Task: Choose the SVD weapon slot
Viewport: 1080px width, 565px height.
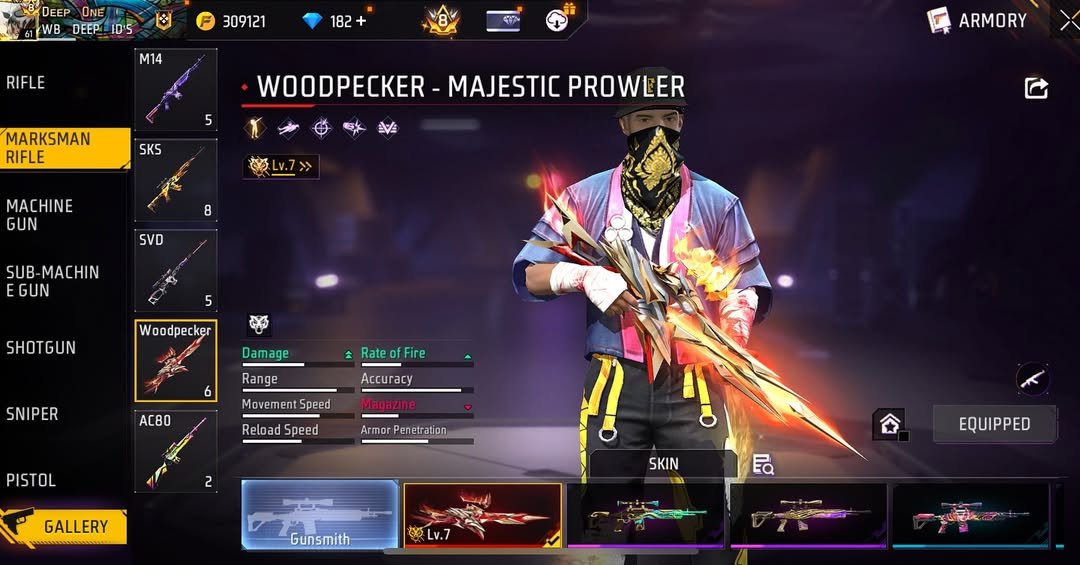Action: 176,270
